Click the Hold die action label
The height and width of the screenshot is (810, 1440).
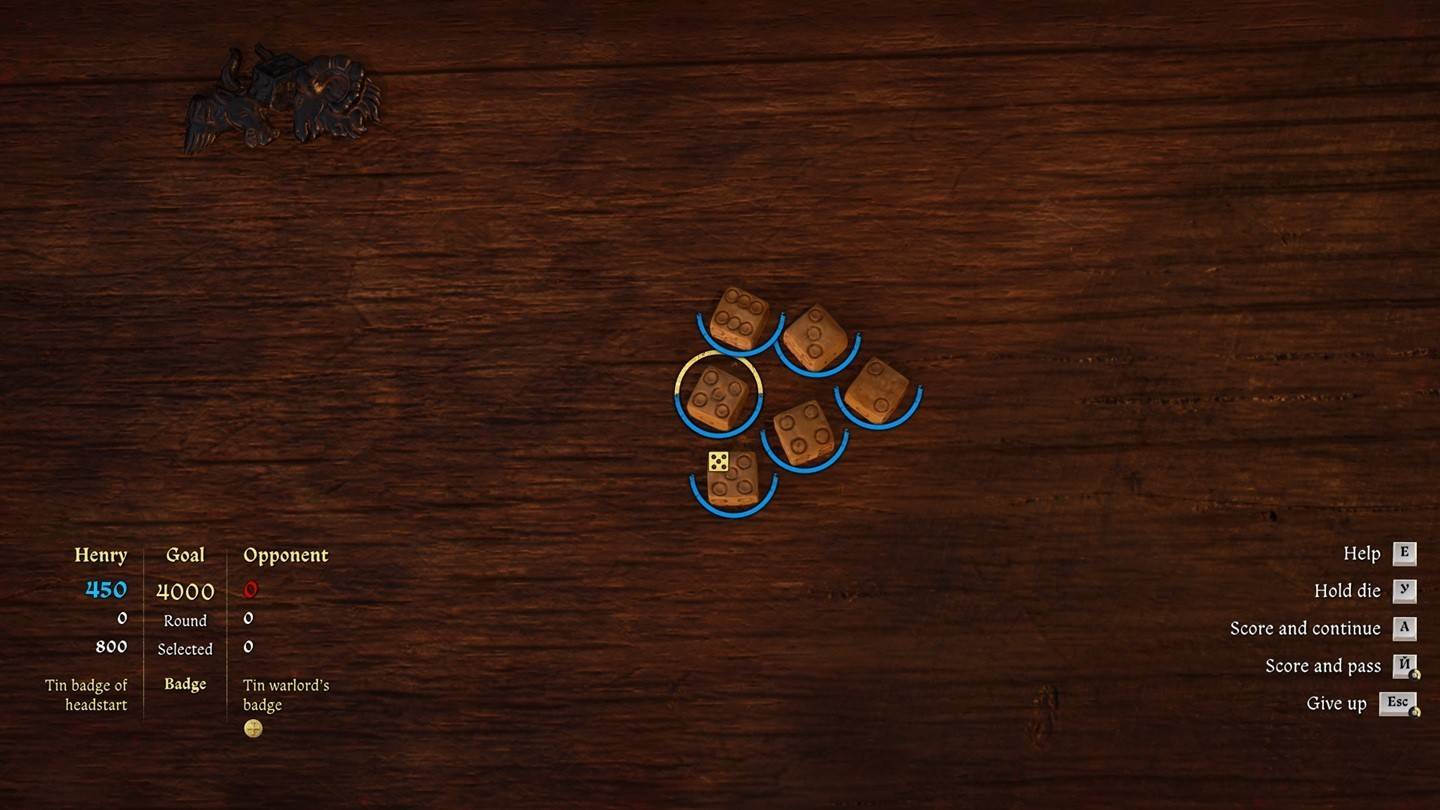(1347, 590)
